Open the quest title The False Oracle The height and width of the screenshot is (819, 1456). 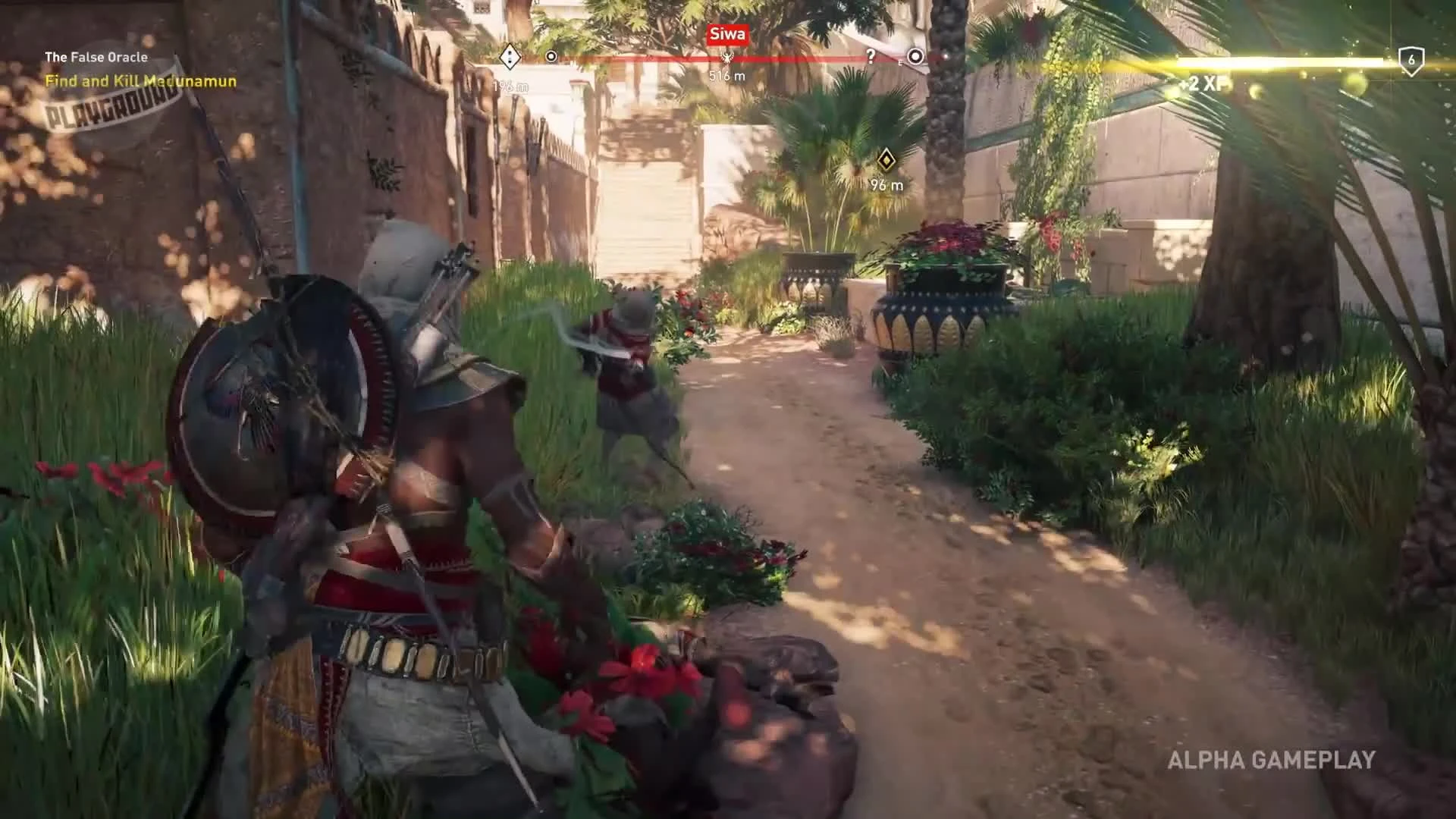click(x=97, y=56)
